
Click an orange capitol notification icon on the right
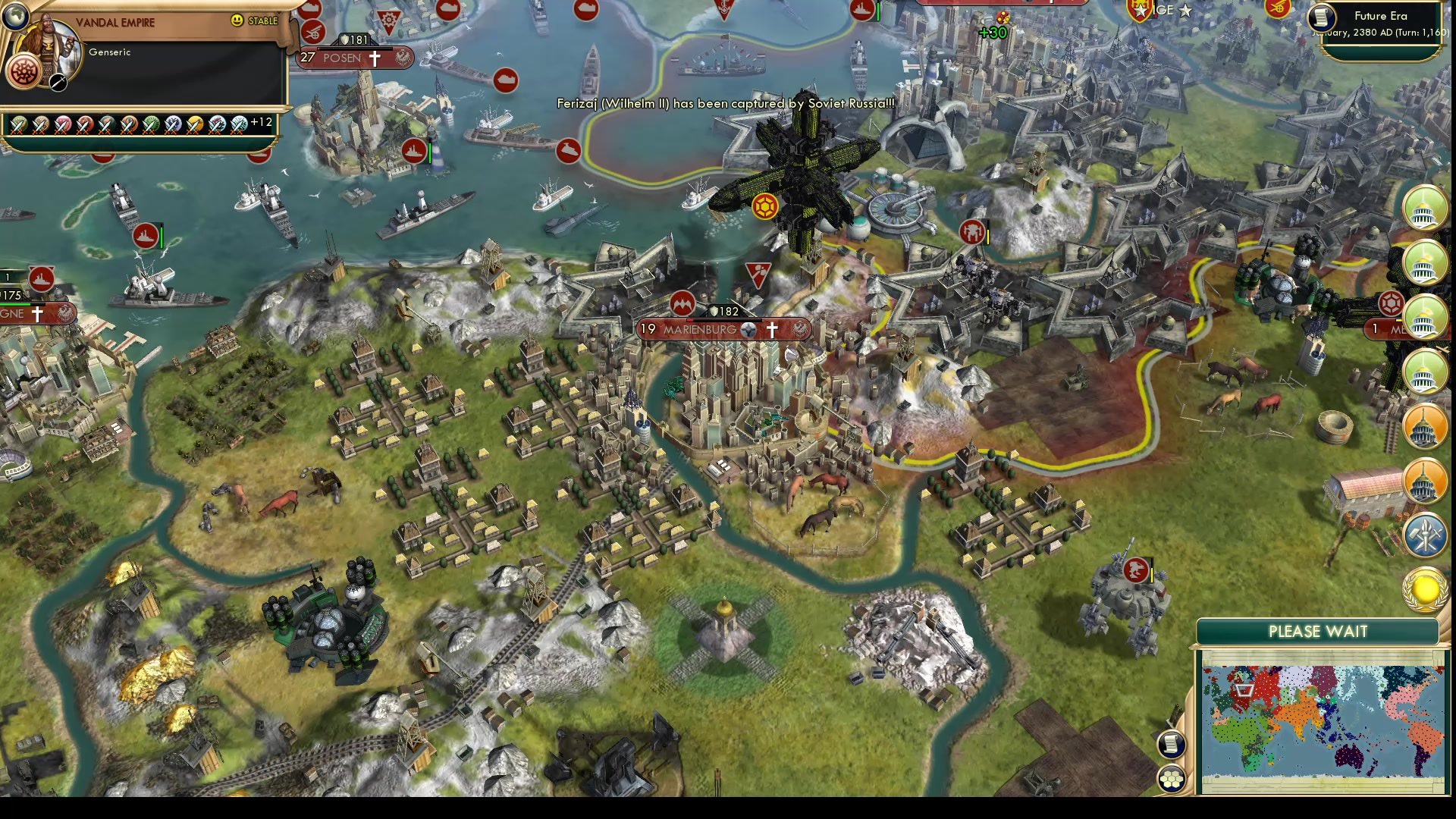(x=1424, y=425)
